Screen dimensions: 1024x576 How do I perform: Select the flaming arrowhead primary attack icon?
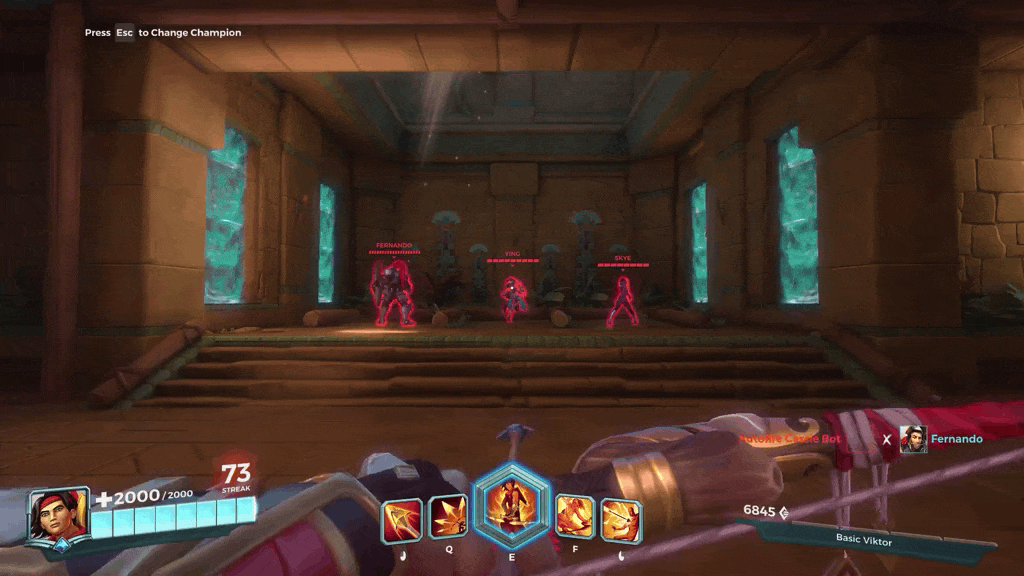[402, 520]
